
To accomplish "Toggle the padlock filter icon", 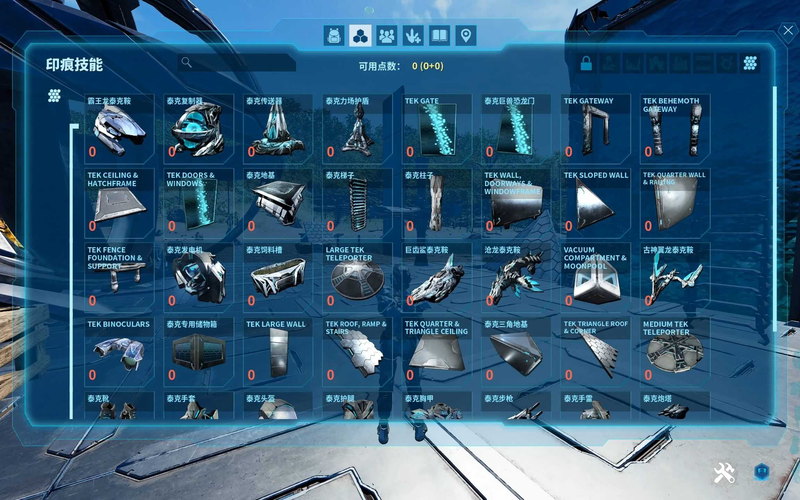I will pyautogui.click(x=587, y=64).
